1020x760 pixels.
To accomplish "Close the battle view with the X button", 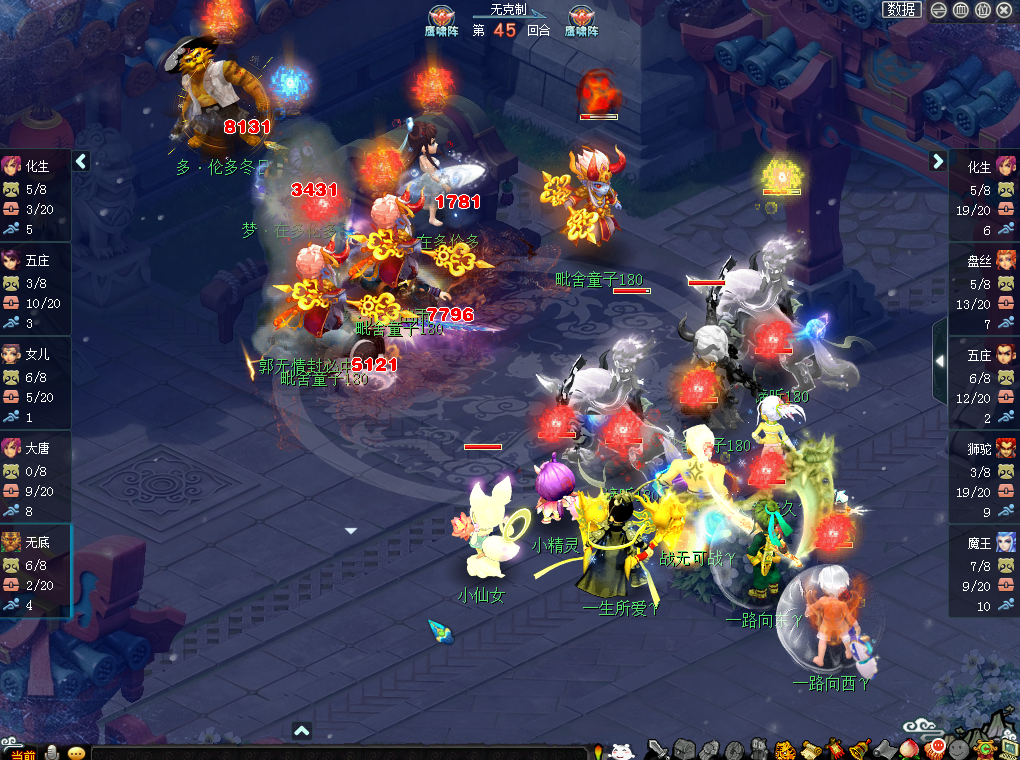I will 1004,10.
